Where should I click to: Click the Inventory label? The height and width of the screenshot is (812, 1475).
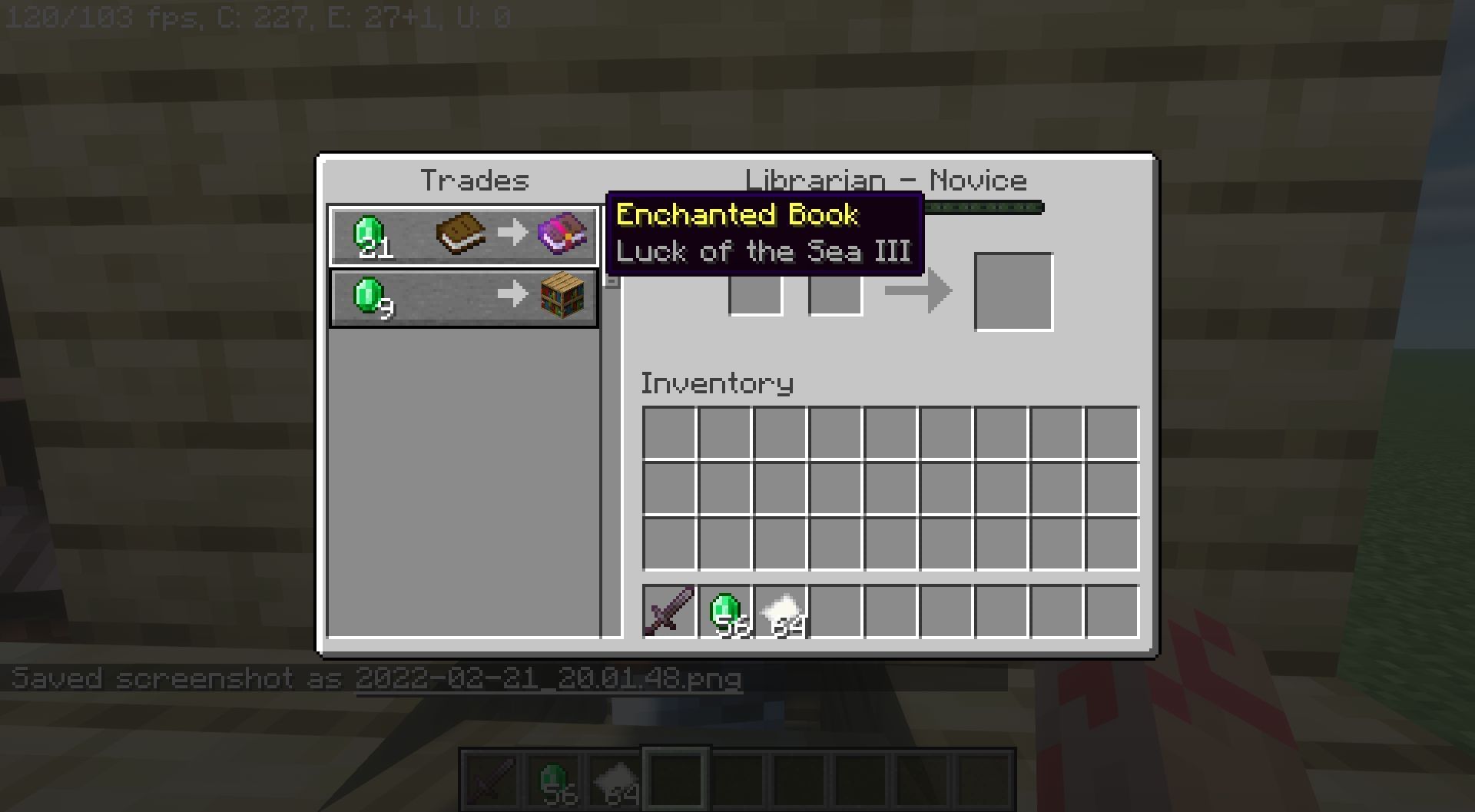coord(718,382)
